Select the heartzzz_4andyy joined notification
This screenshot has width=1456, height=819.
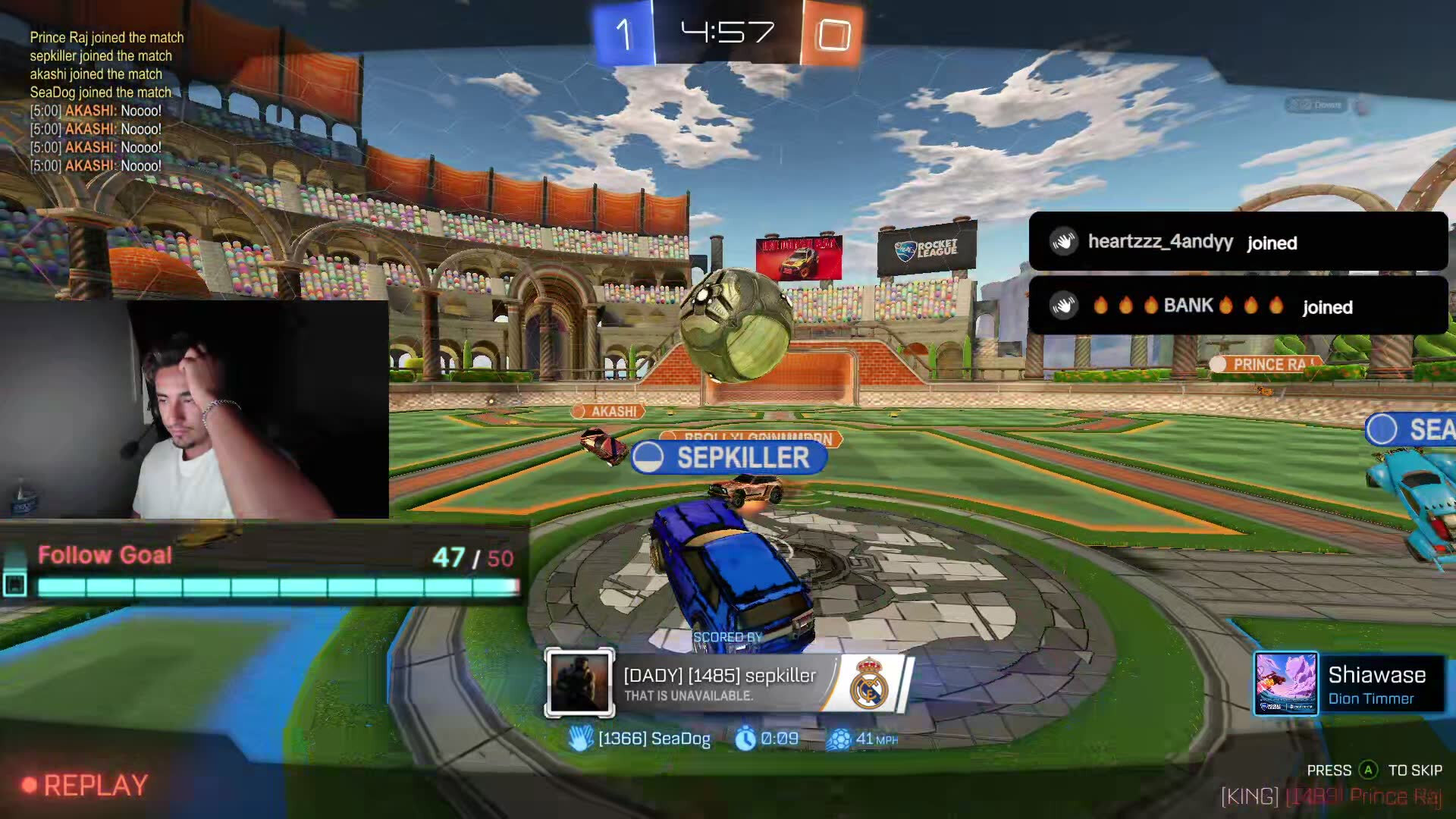point(1238,242)
